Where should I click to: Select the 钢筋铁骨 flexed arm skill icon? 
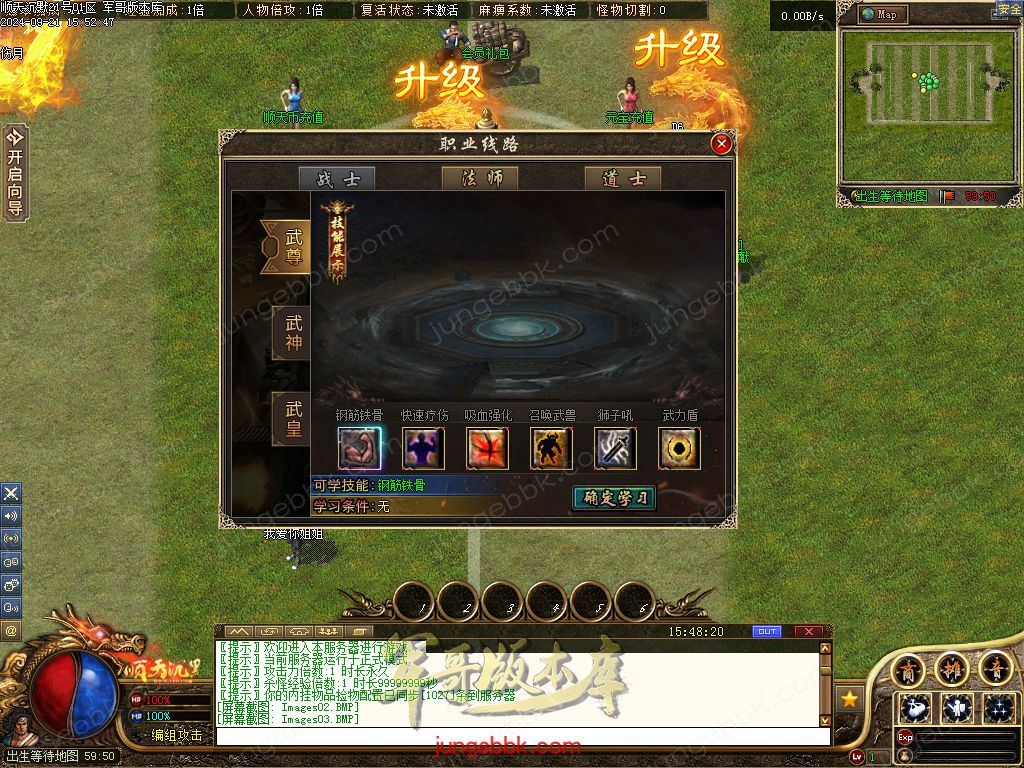tap(359, 448)
